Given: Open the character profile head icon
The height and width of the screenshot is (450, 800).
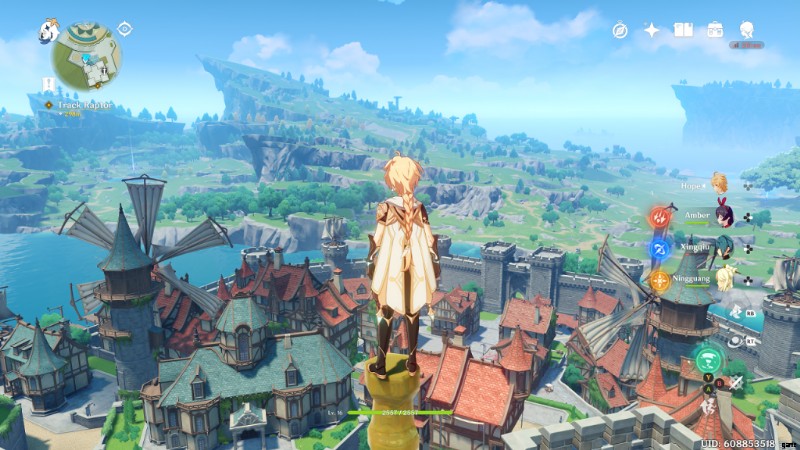Looking at the screenshot, I should (x=747, y=31).
